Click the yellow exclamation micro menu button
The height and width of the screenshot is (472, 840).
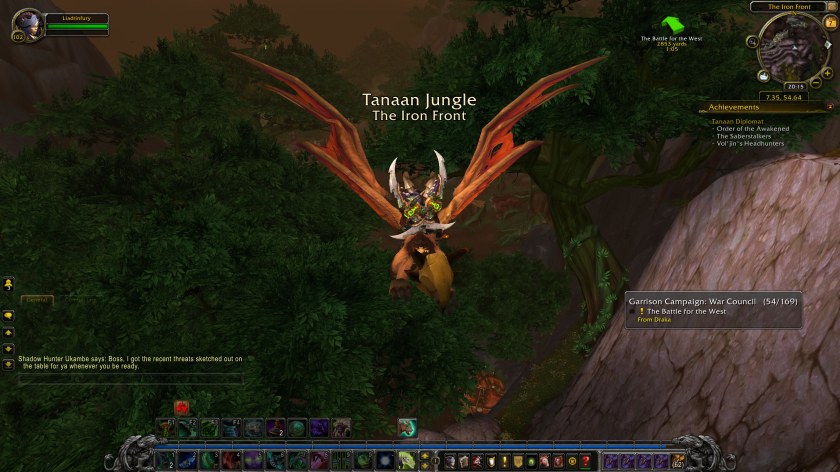(504, 461)
